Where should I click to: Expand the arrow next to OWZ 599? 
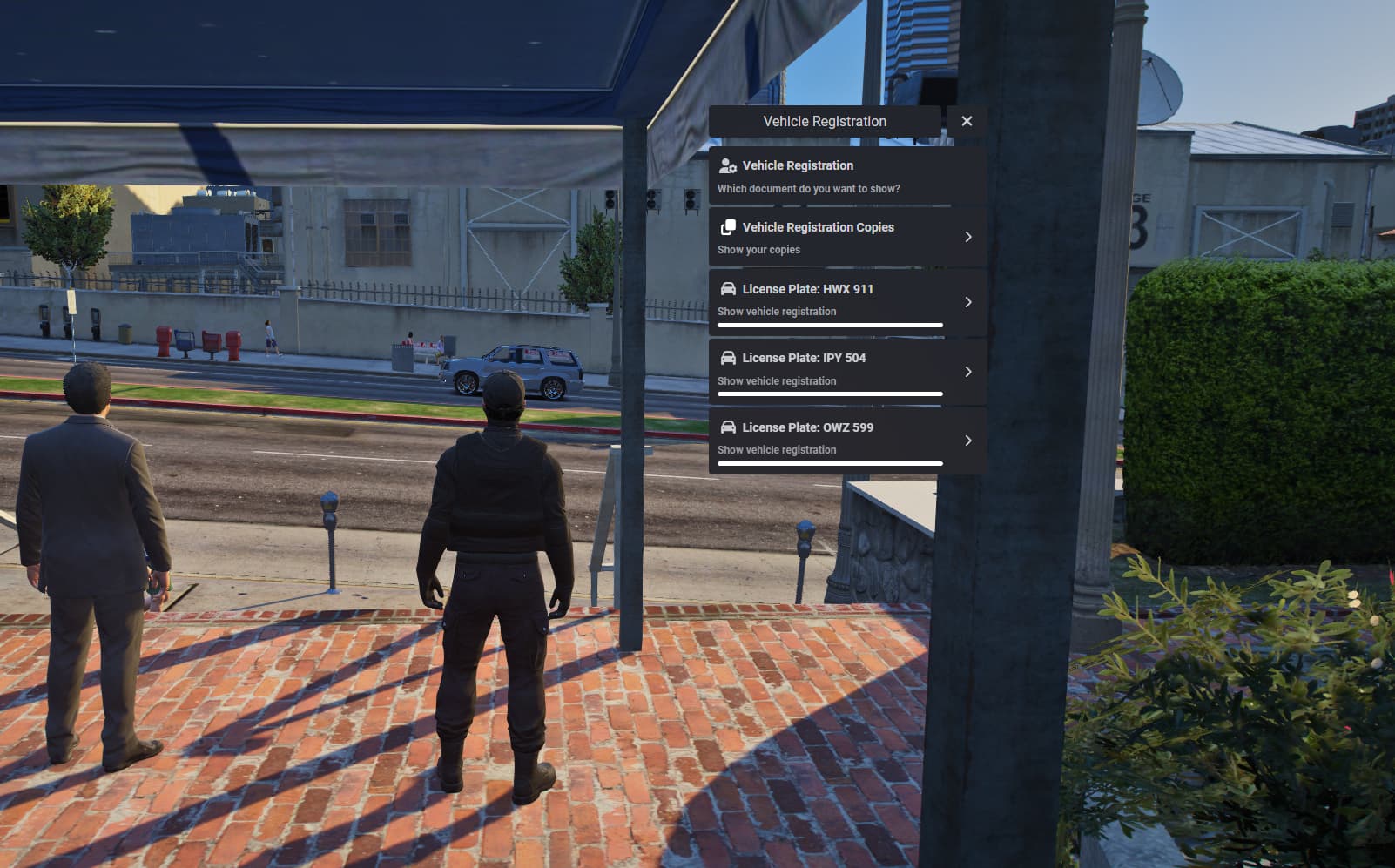(968, 441)
